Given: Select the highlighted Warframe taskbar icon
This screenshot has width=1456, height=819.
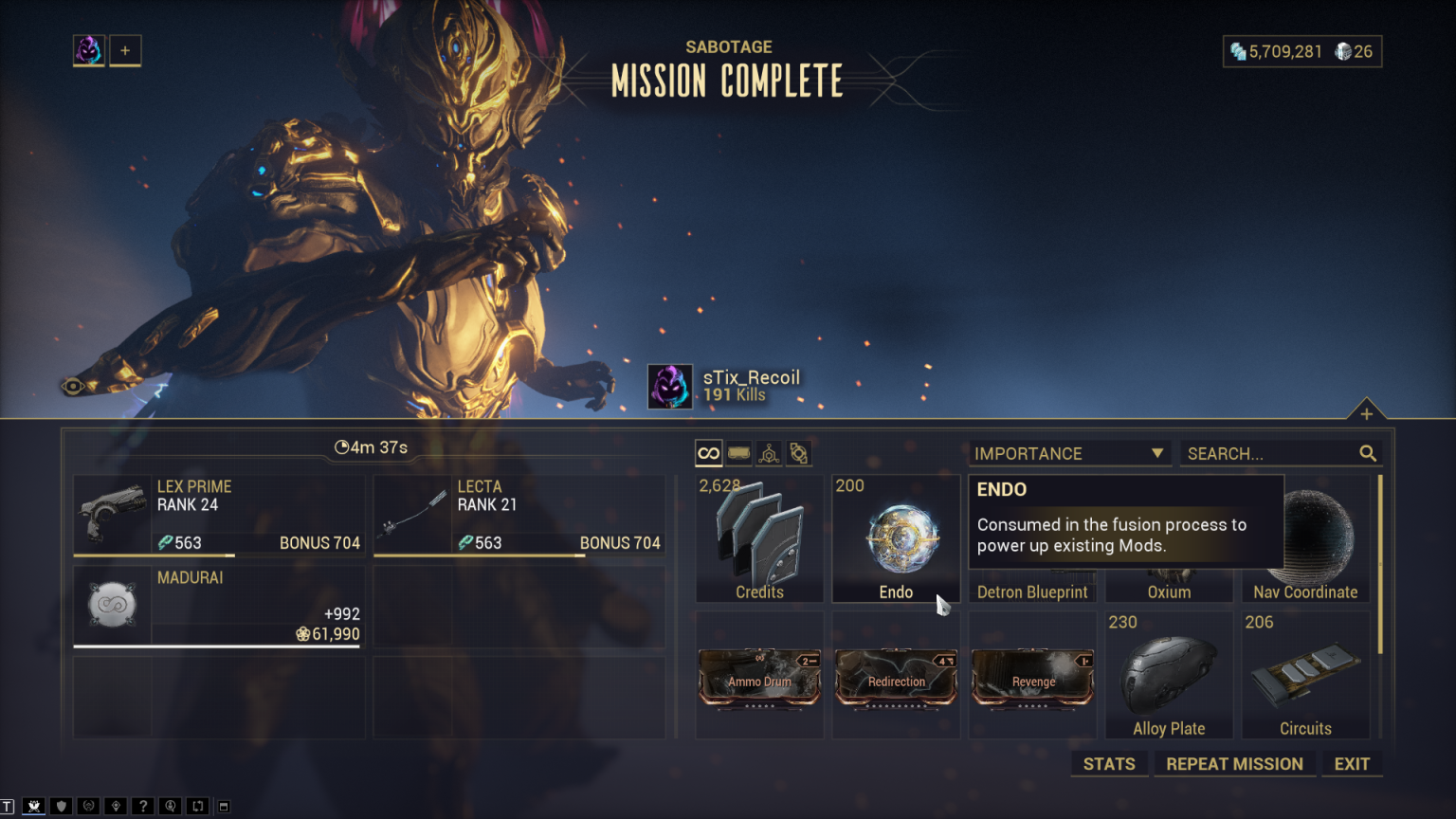Looking at the screenshot, I should click(33, 806).
